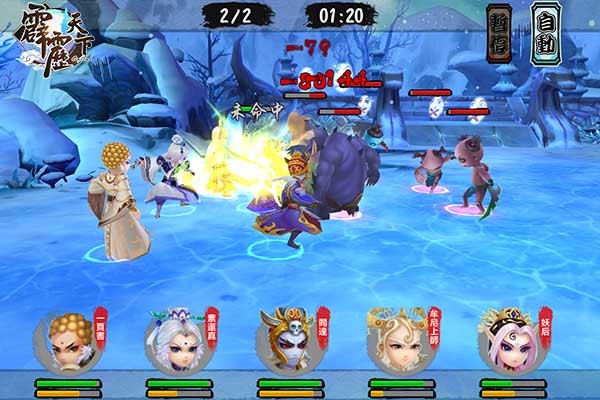This screenshot has width=600, height=400.
Task: Choose the pink-haired 妖后 hero portrait
Action: click(510, 341)
